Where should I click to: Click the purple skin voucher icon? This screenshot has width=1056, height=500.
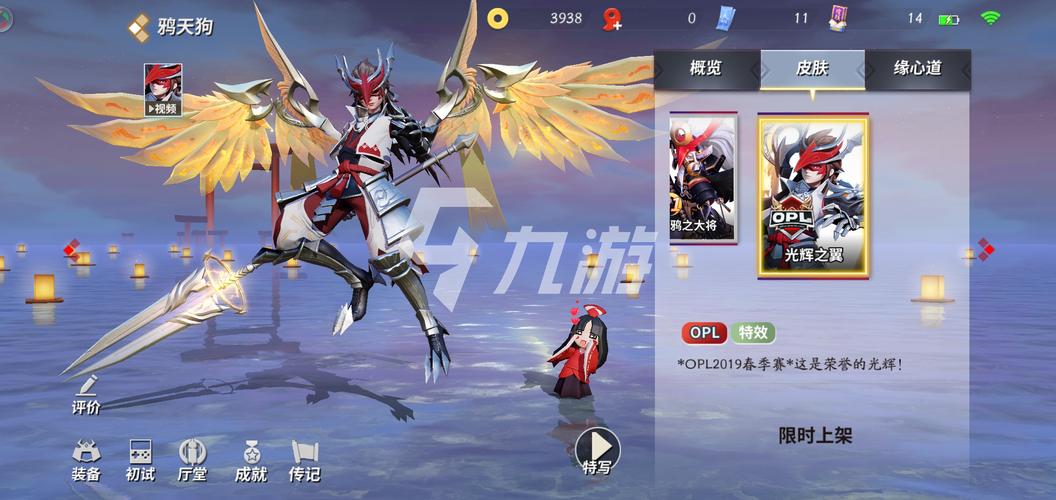pos(838,18)
